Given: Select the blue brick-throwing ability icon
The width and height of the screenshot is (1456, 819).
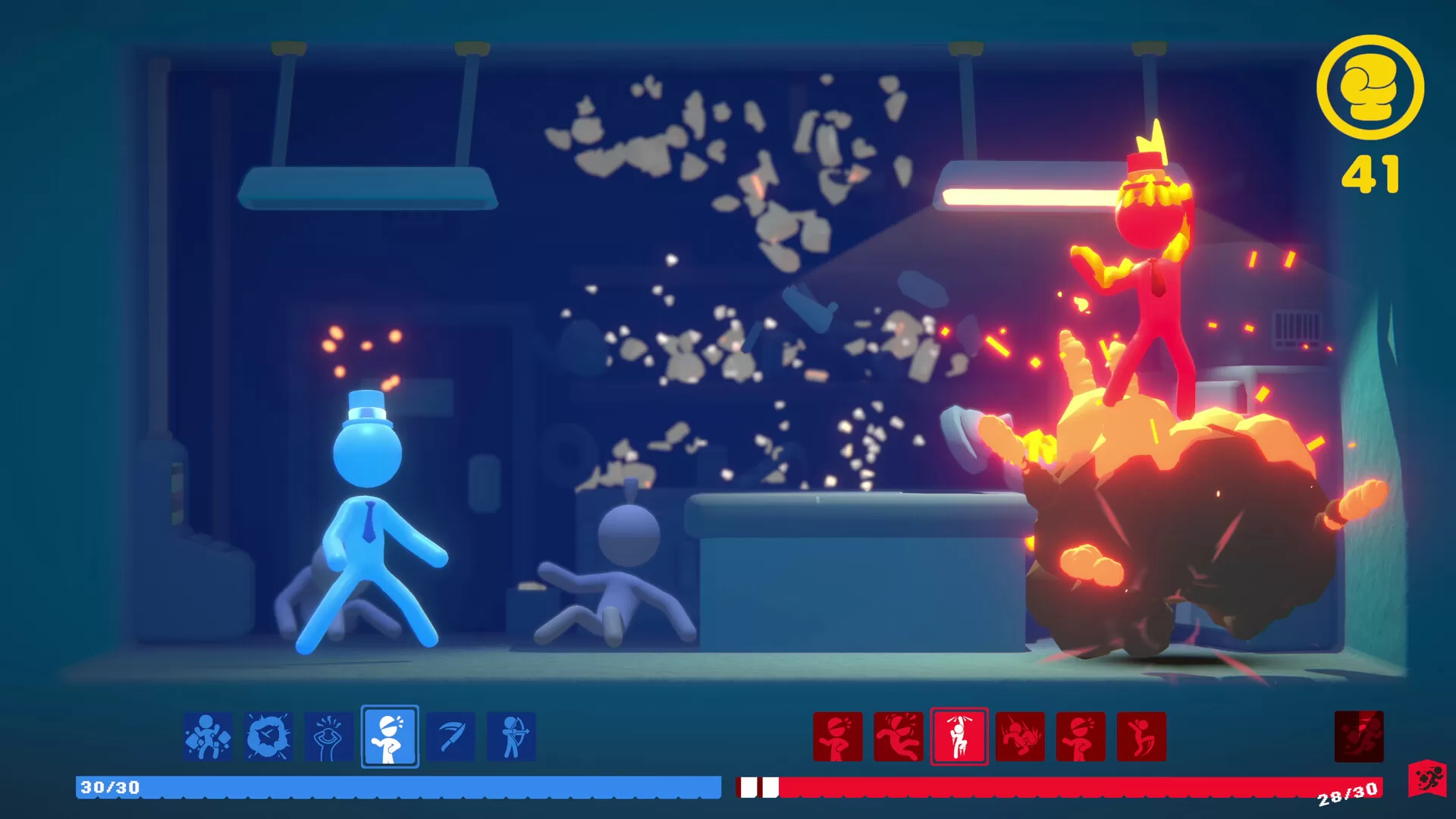Looking at the screenshot, I should (207, 738).
